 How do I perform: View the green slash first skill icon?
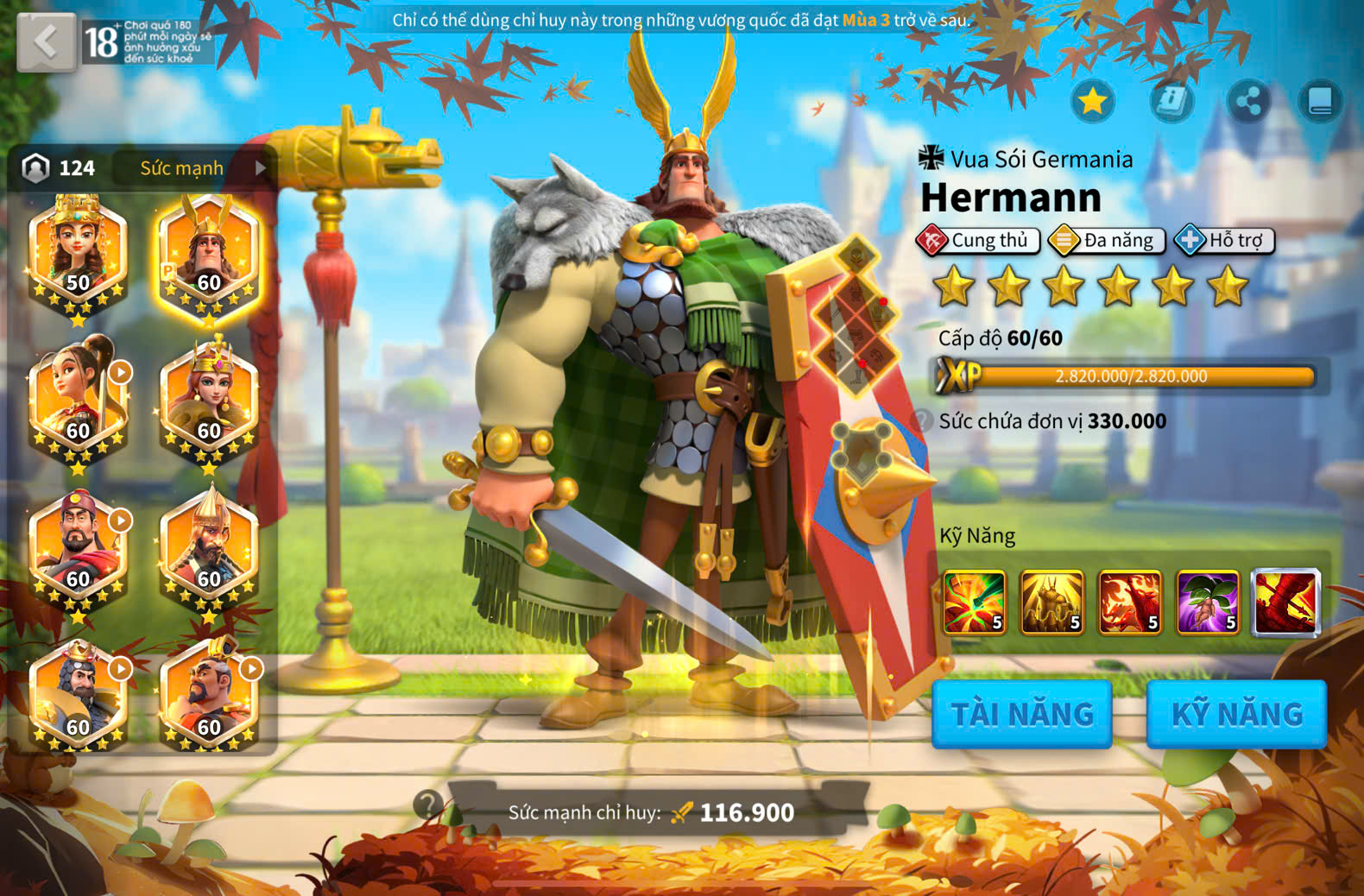(974, 603)
